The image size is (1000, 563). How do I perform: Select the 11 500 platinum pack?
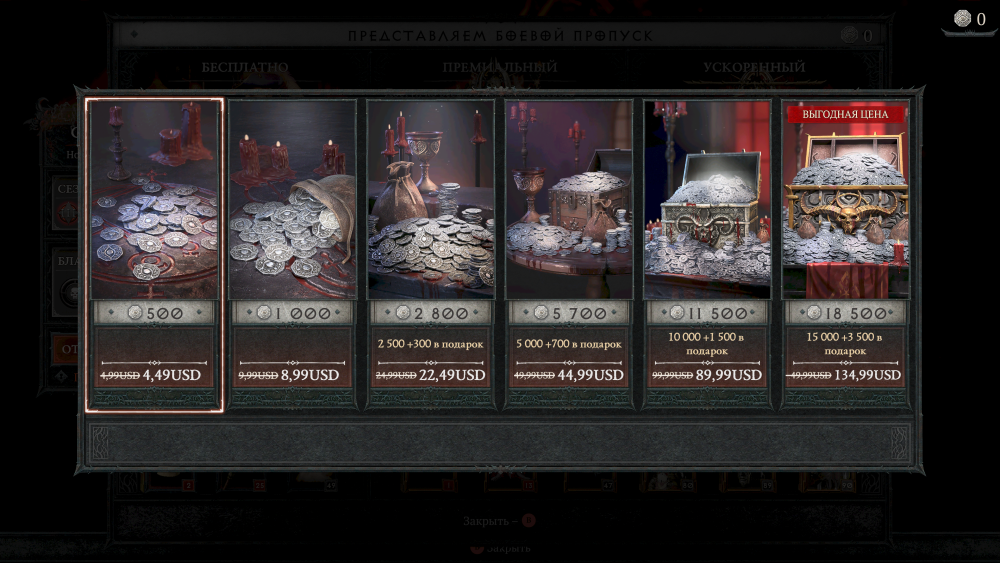(x=707, y=253)
